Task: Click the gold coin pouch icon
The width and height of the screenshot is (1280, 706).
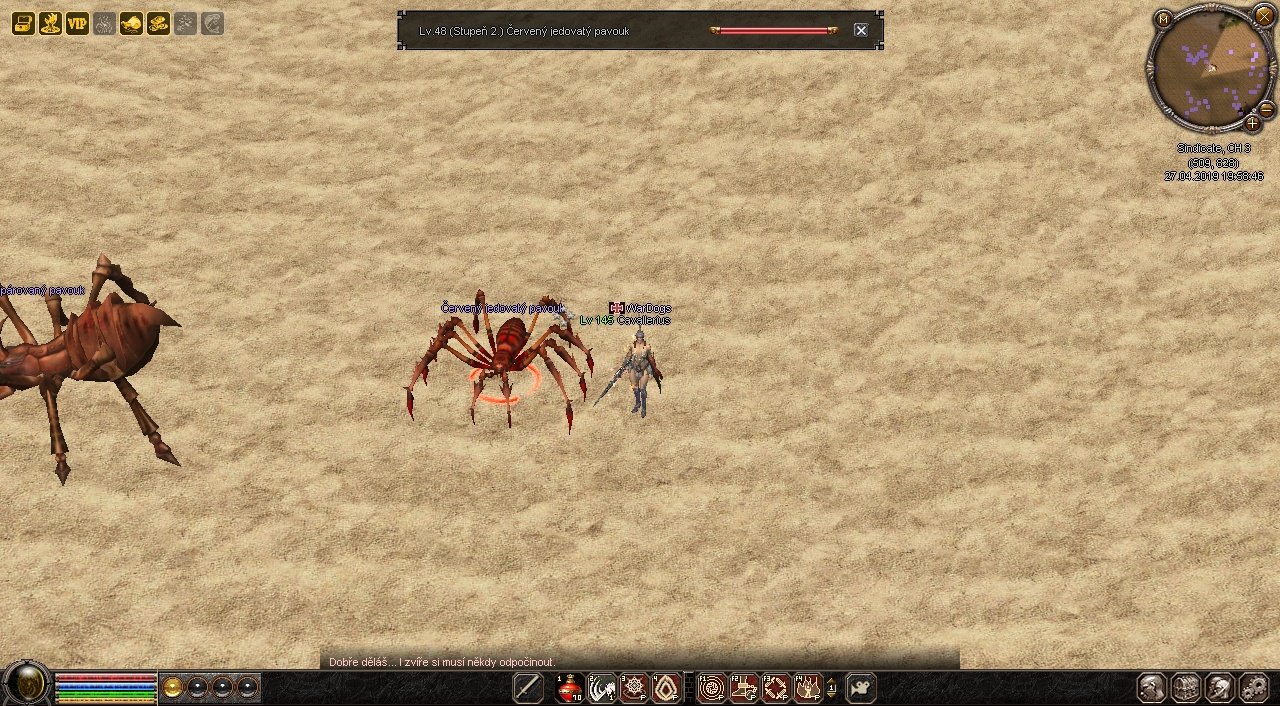Action: point(131,24)
